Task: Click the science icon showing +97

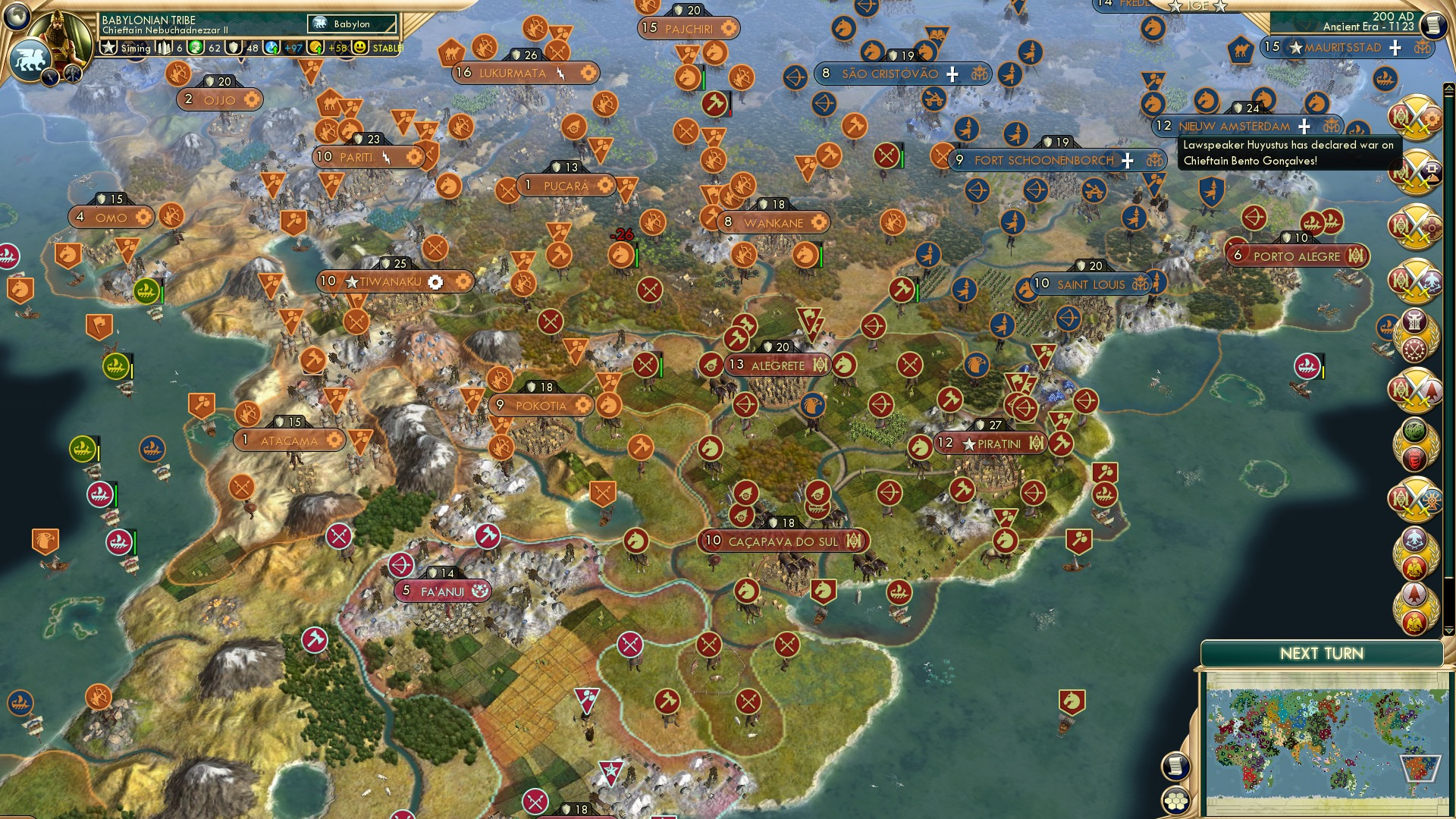Action: coord(272,49)
